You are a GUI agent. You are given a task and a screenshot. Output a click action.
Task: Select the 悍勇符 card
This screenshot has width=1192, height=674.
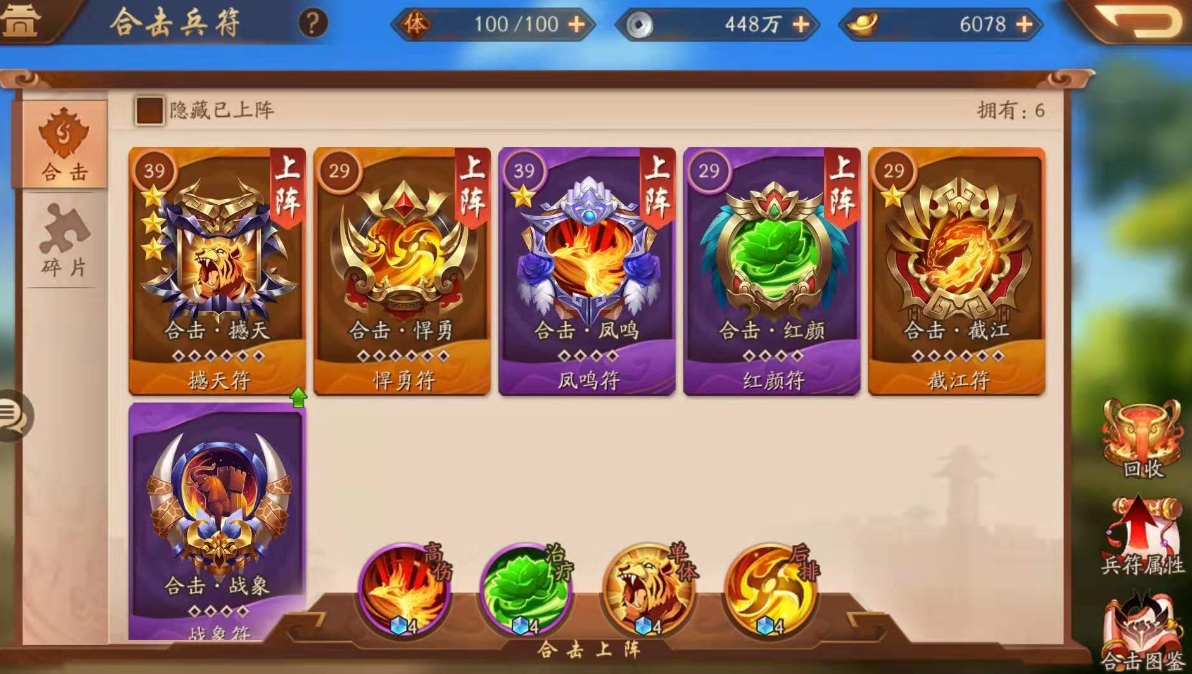point(402,271)
